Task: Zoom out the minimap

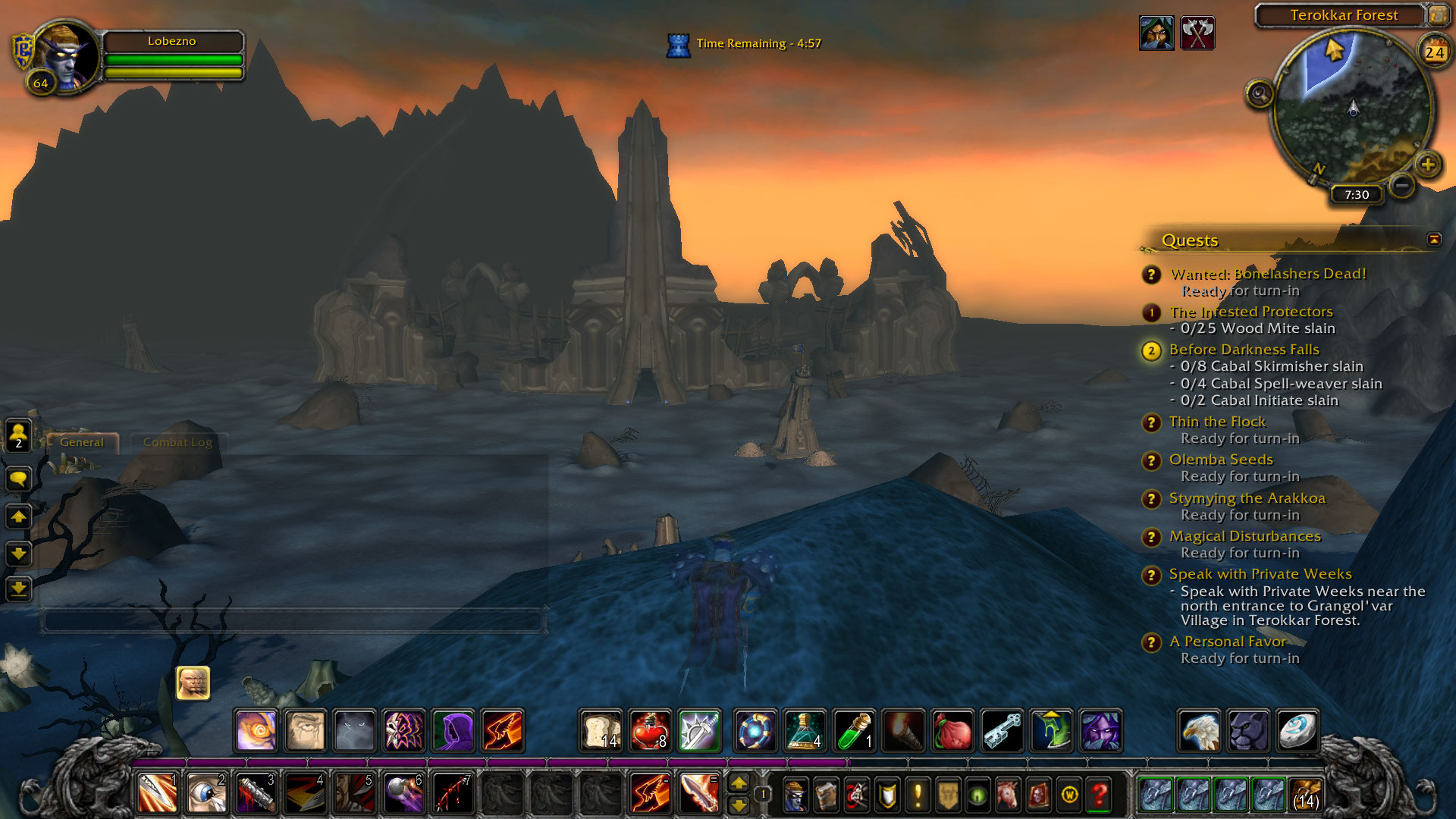Action: point(1402,184)
